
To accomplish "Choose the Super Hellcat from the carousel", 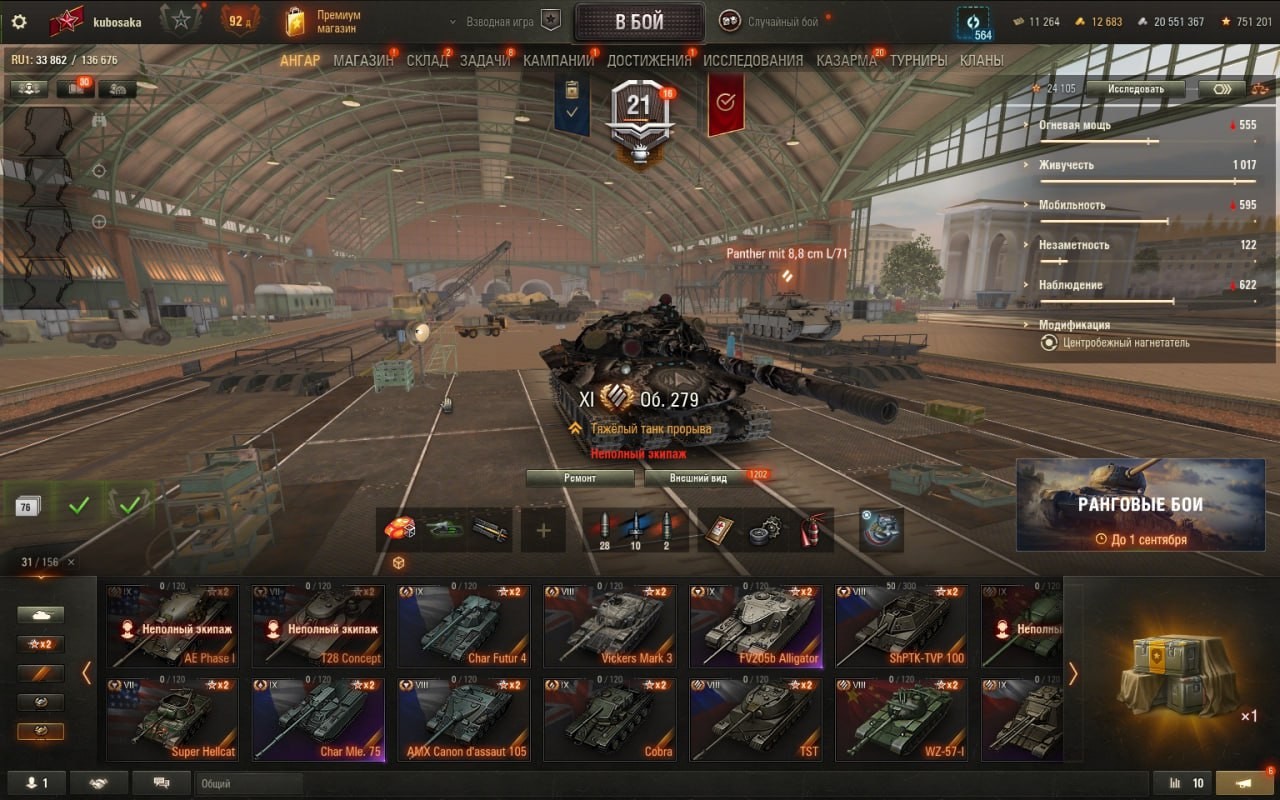I will tap(173, 720).
